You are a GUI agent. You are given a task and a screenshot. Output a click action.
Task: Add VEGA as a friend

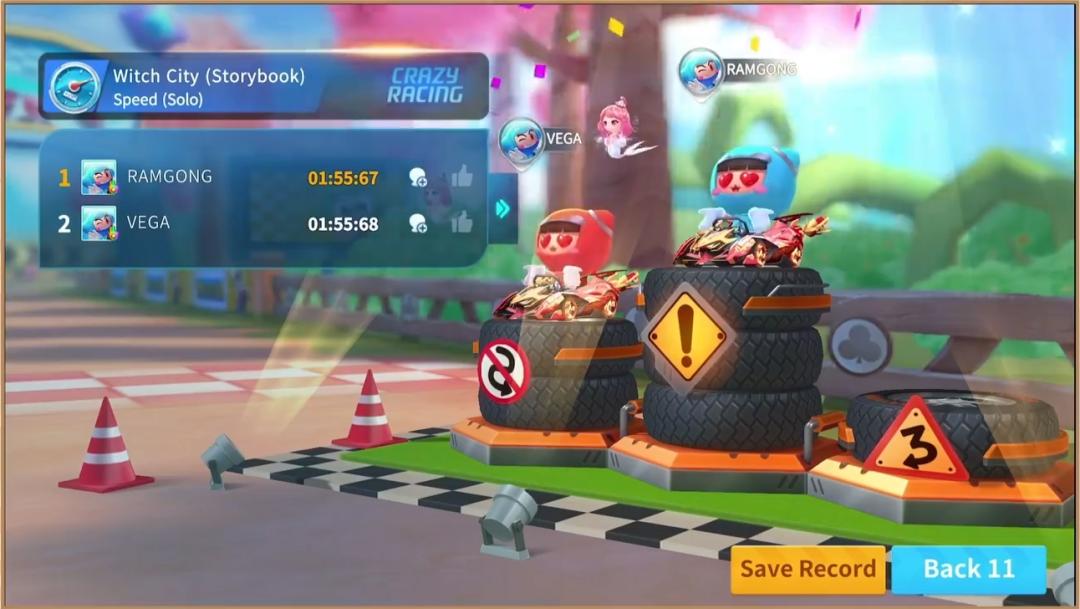click(x=418, y=224)
